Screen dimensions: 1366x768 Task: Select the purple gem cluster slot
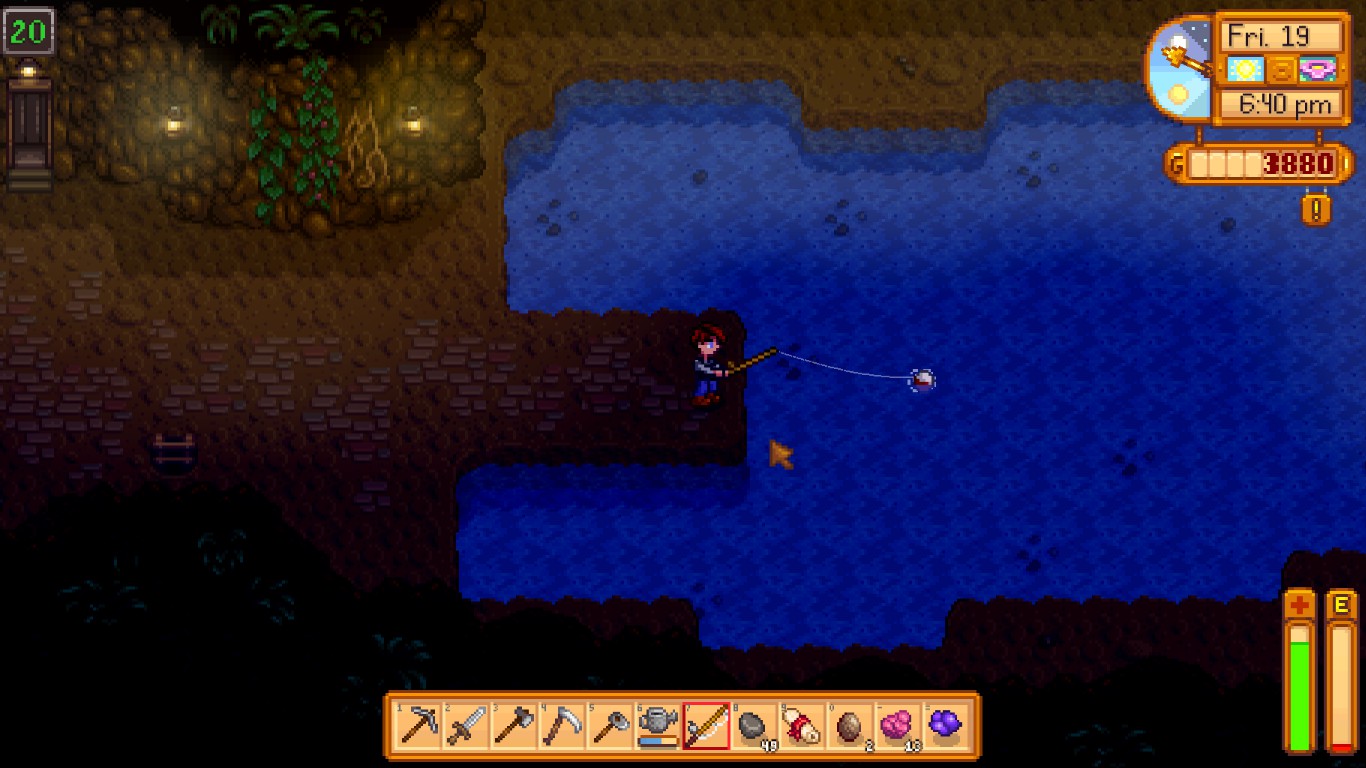pos(946,725)
